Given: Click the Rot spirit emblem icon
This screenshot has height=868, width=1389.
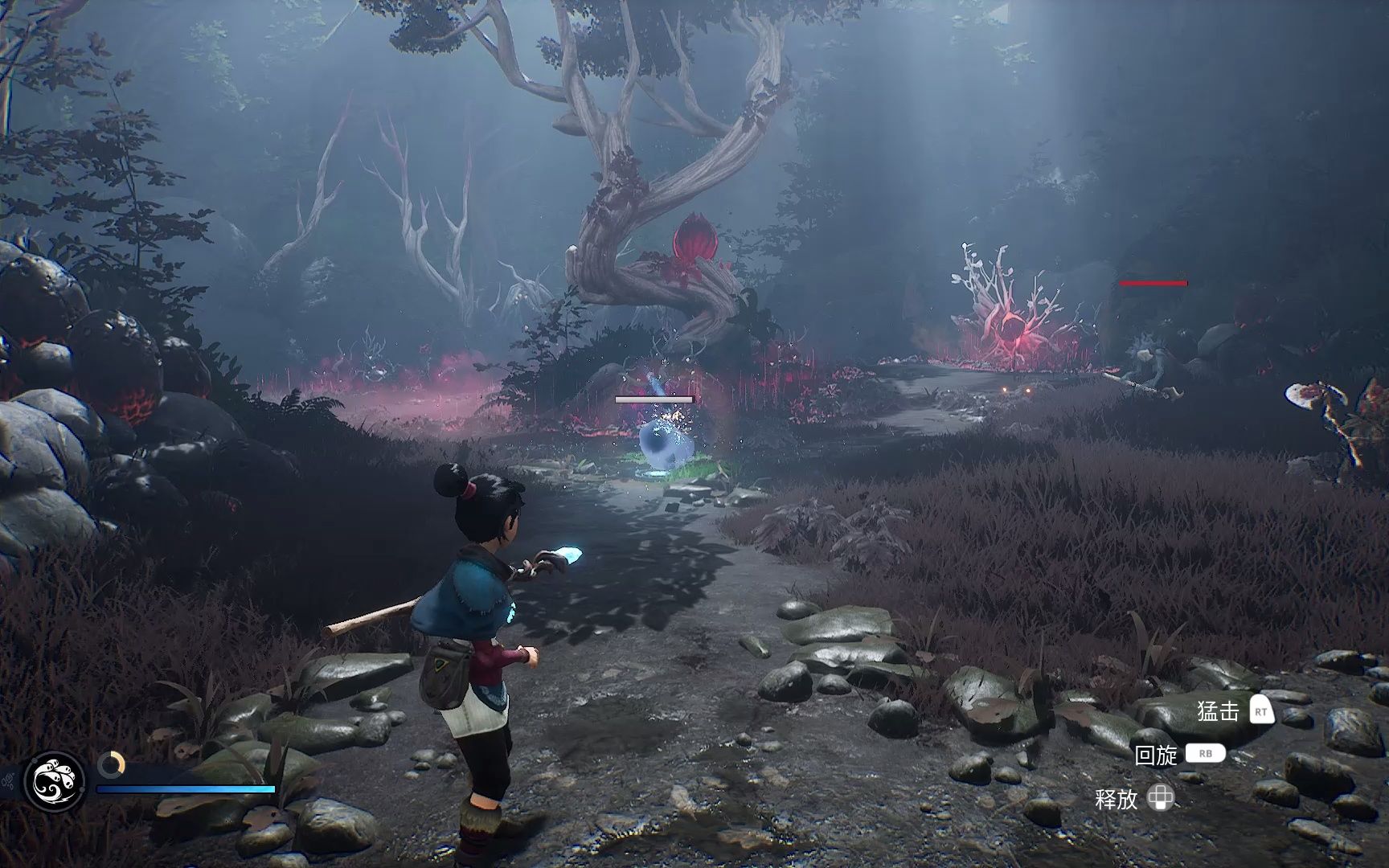Looking at the screenshot, I should 55,781.
